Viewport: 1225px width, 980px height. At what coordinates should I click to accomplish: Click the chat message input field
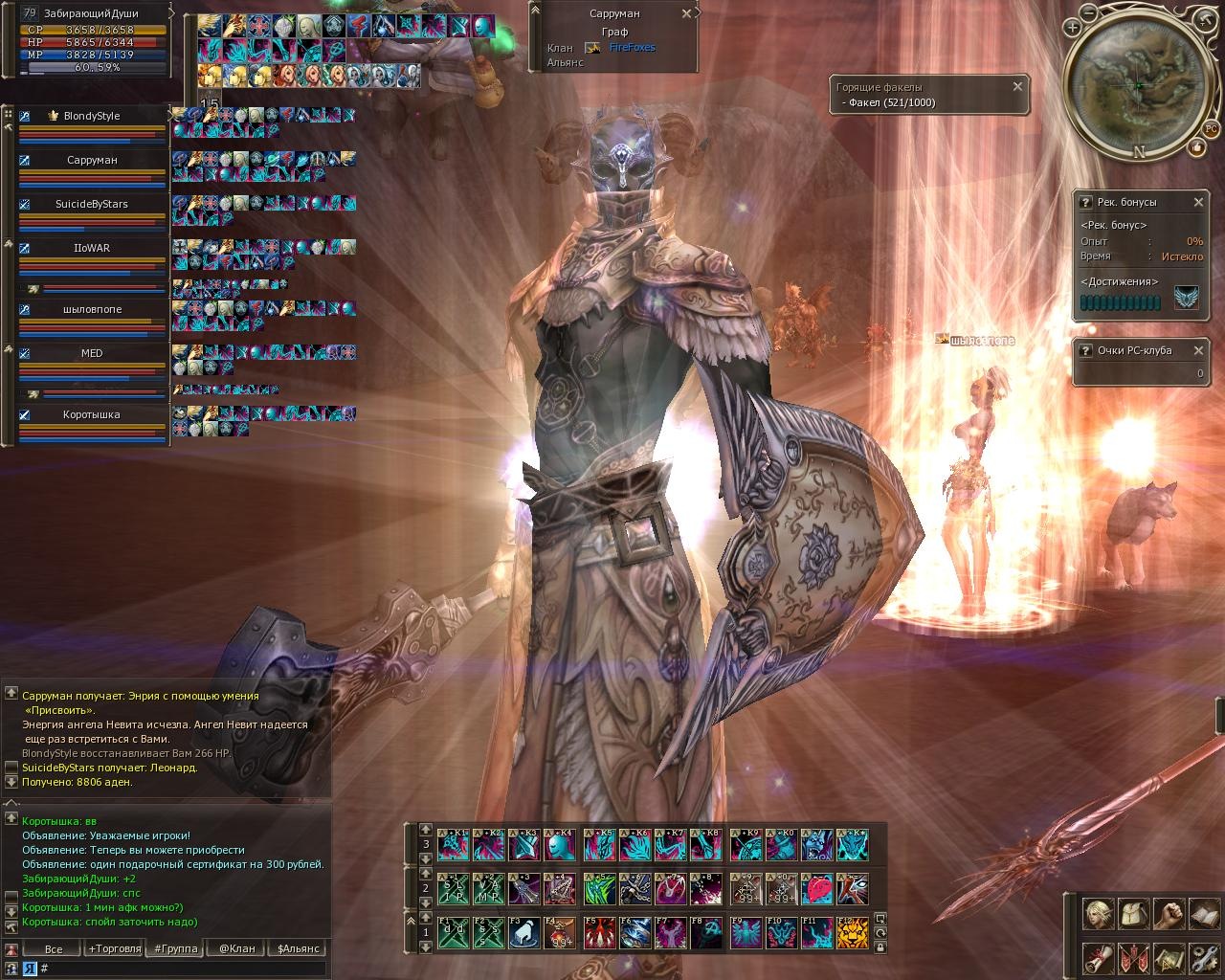coord(182,969)
